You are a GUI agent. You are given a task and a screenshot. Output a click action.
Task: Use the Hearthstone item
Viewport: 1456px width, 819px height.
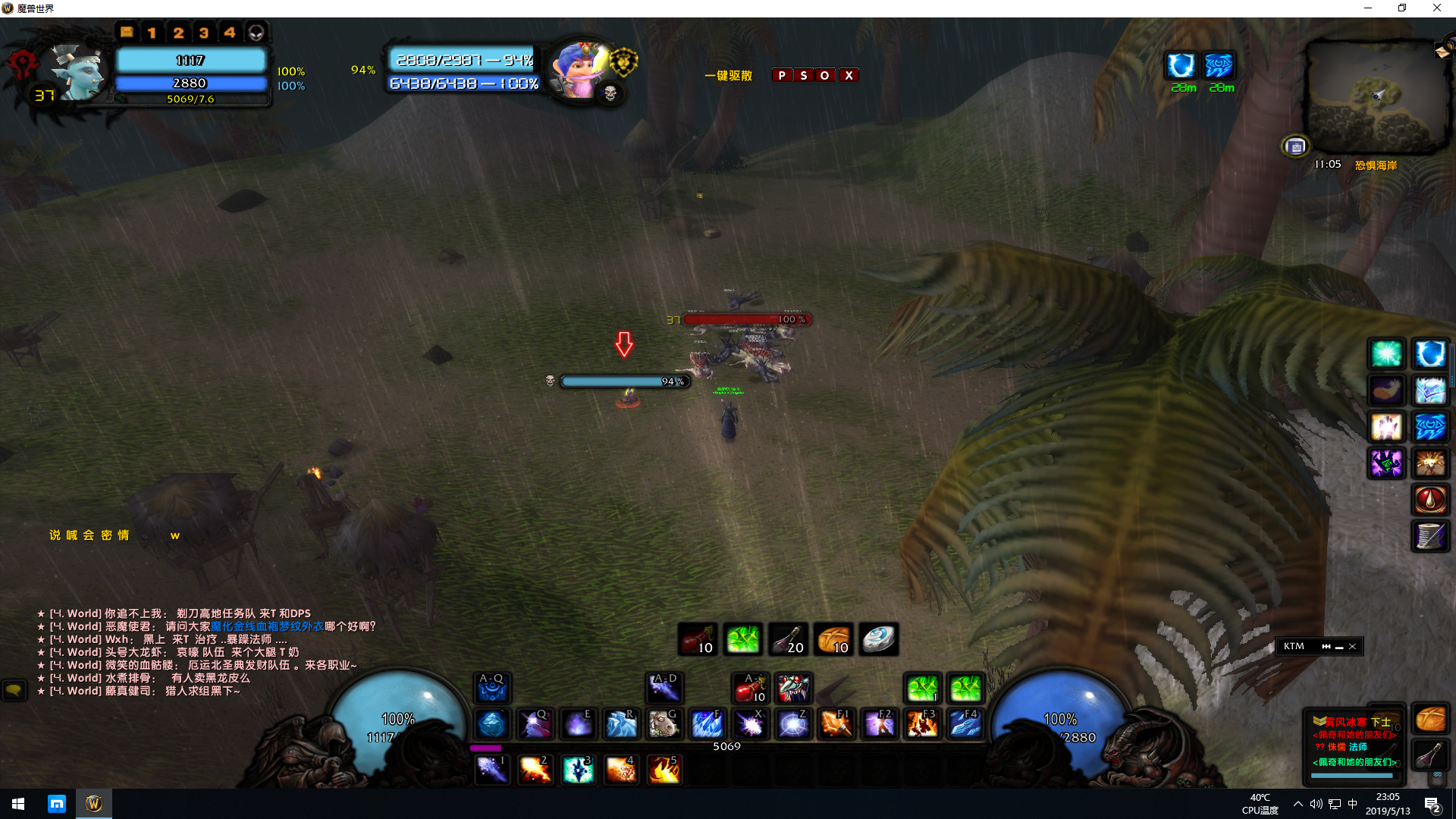(x=879, y=639)
